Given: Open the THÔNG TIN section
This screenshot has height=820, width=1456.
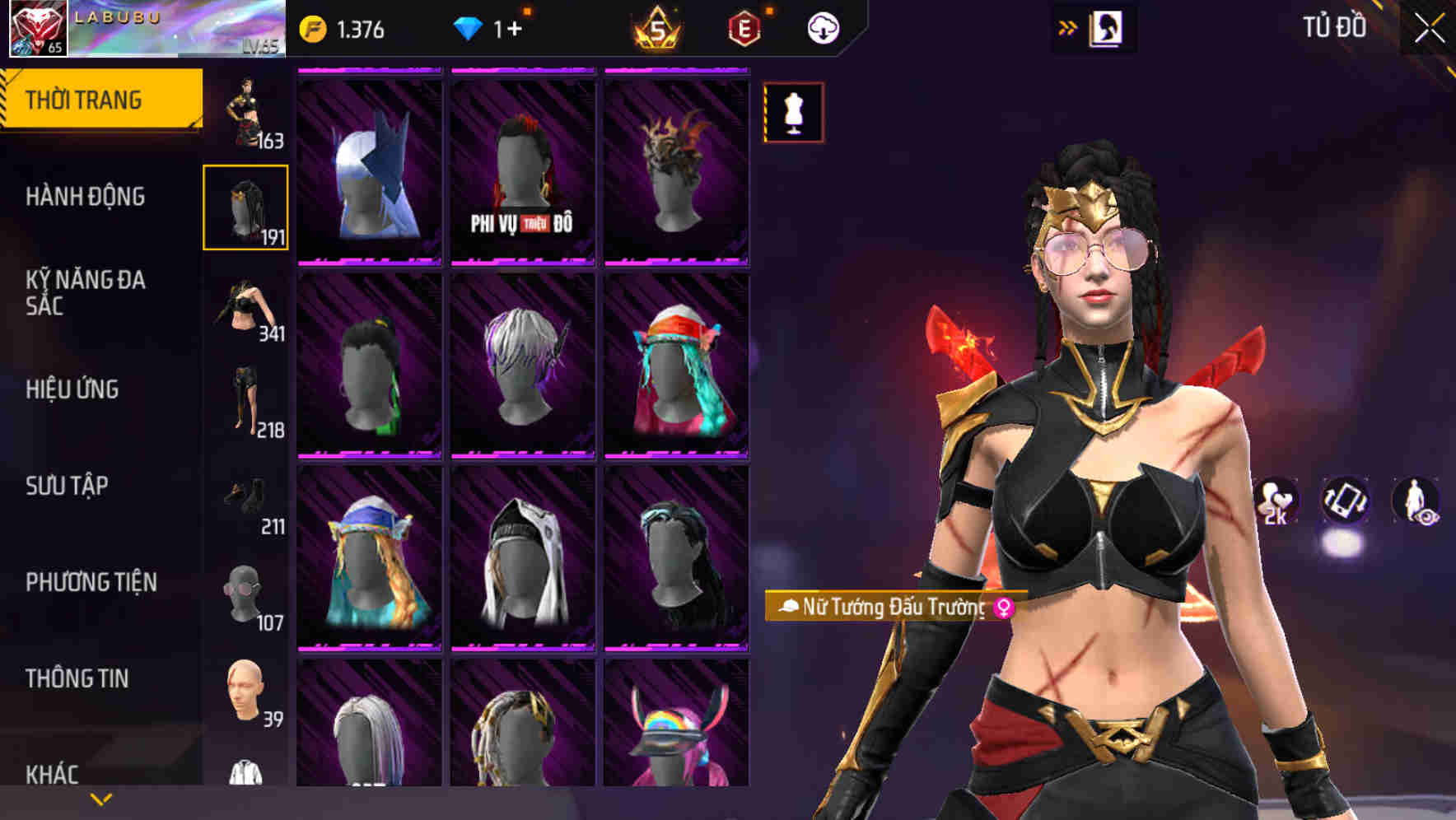Looking at the screenshot, I should (x=74, y=678).
